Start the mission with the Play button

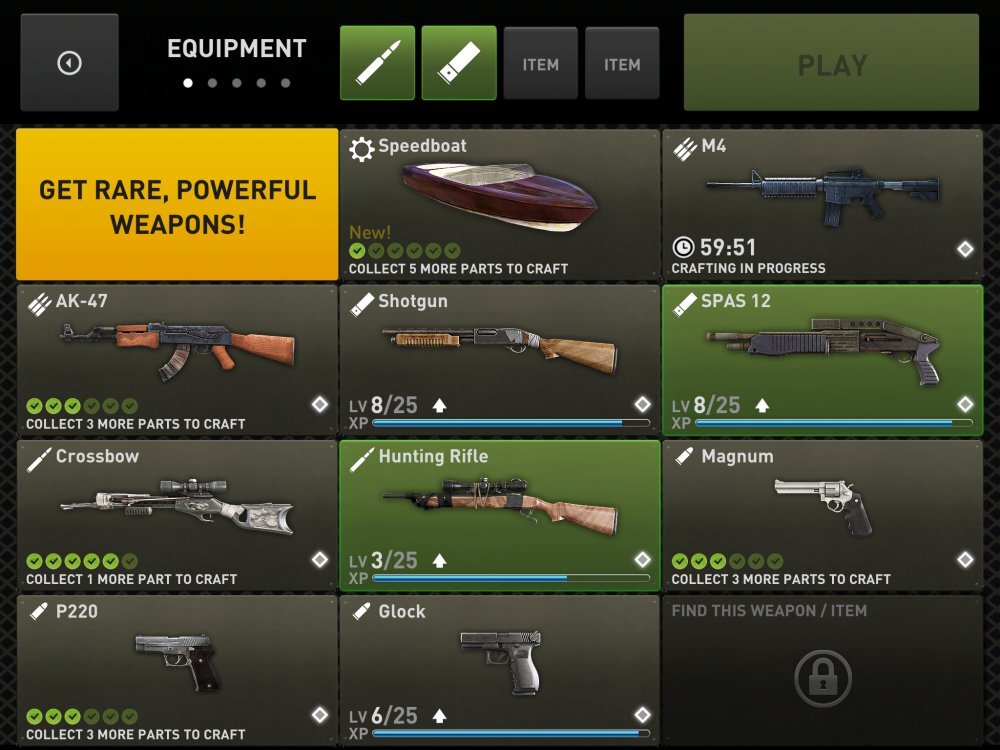tap(831, 63)
